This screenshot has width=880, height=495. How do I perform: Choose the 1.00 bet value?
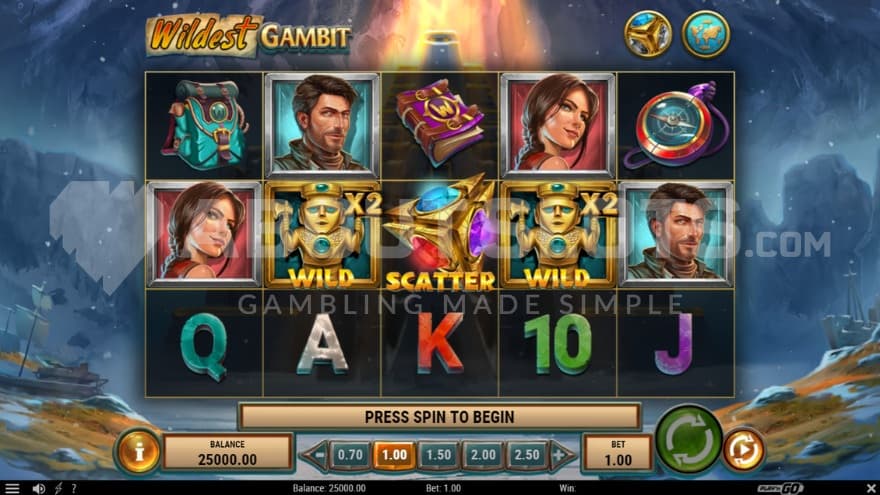394,455
